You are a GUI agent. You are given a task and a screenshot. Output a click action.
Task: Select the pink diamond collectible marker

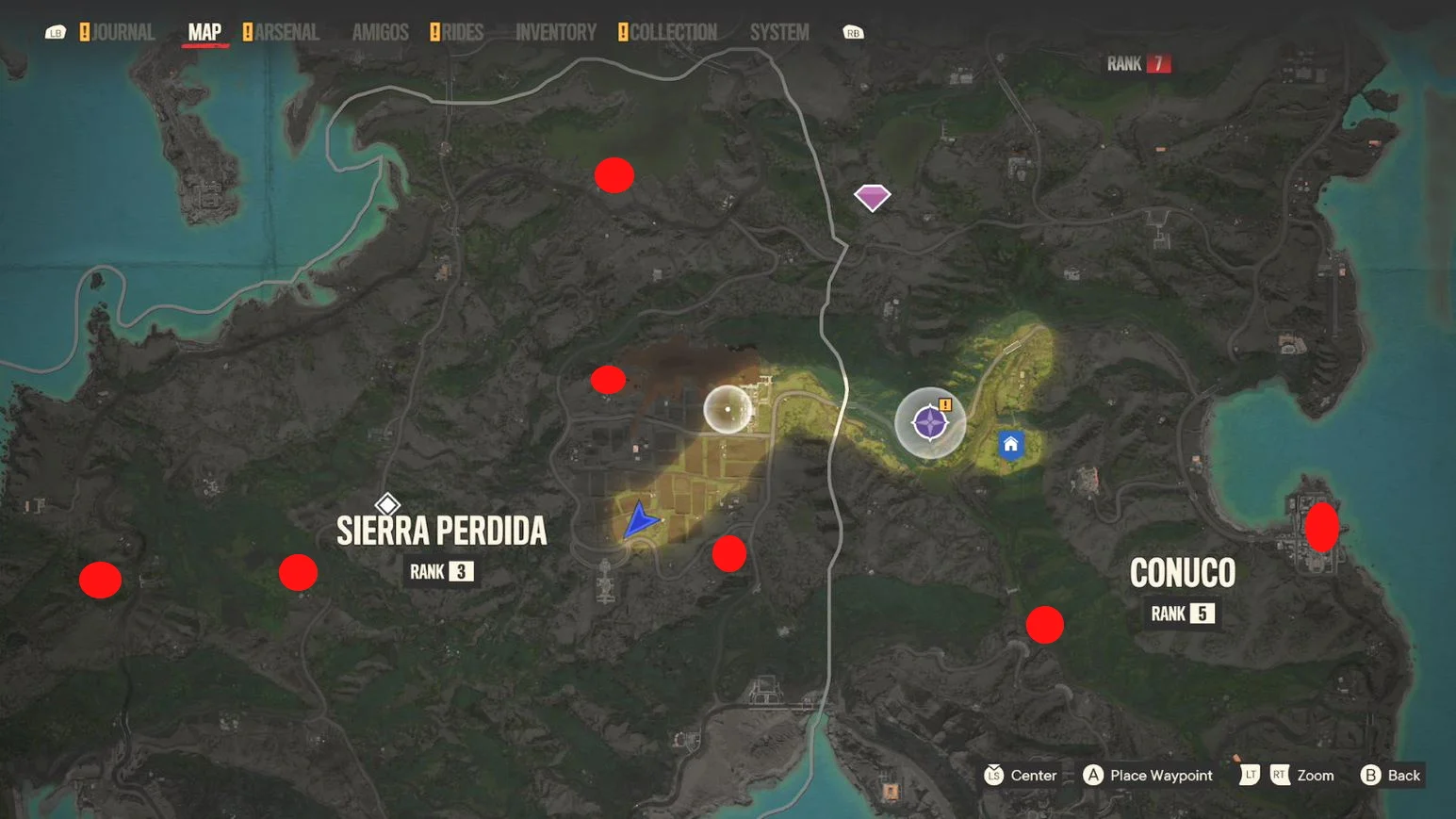872,195
